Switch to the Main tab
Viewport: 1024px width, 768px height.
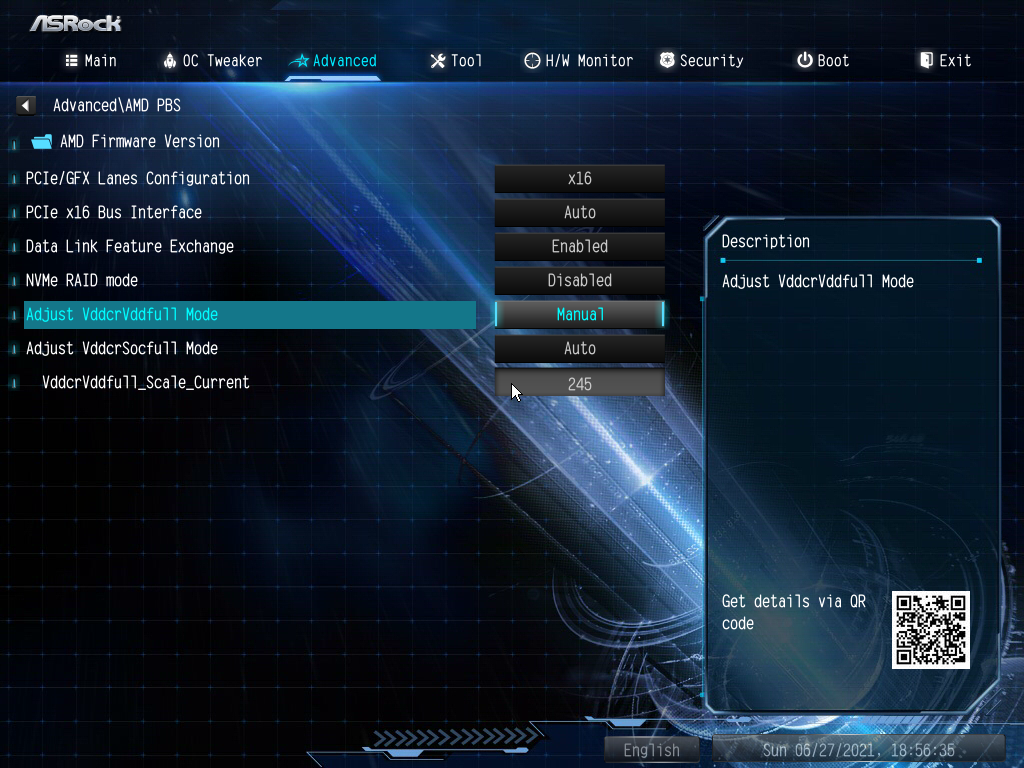pos(91,61)
